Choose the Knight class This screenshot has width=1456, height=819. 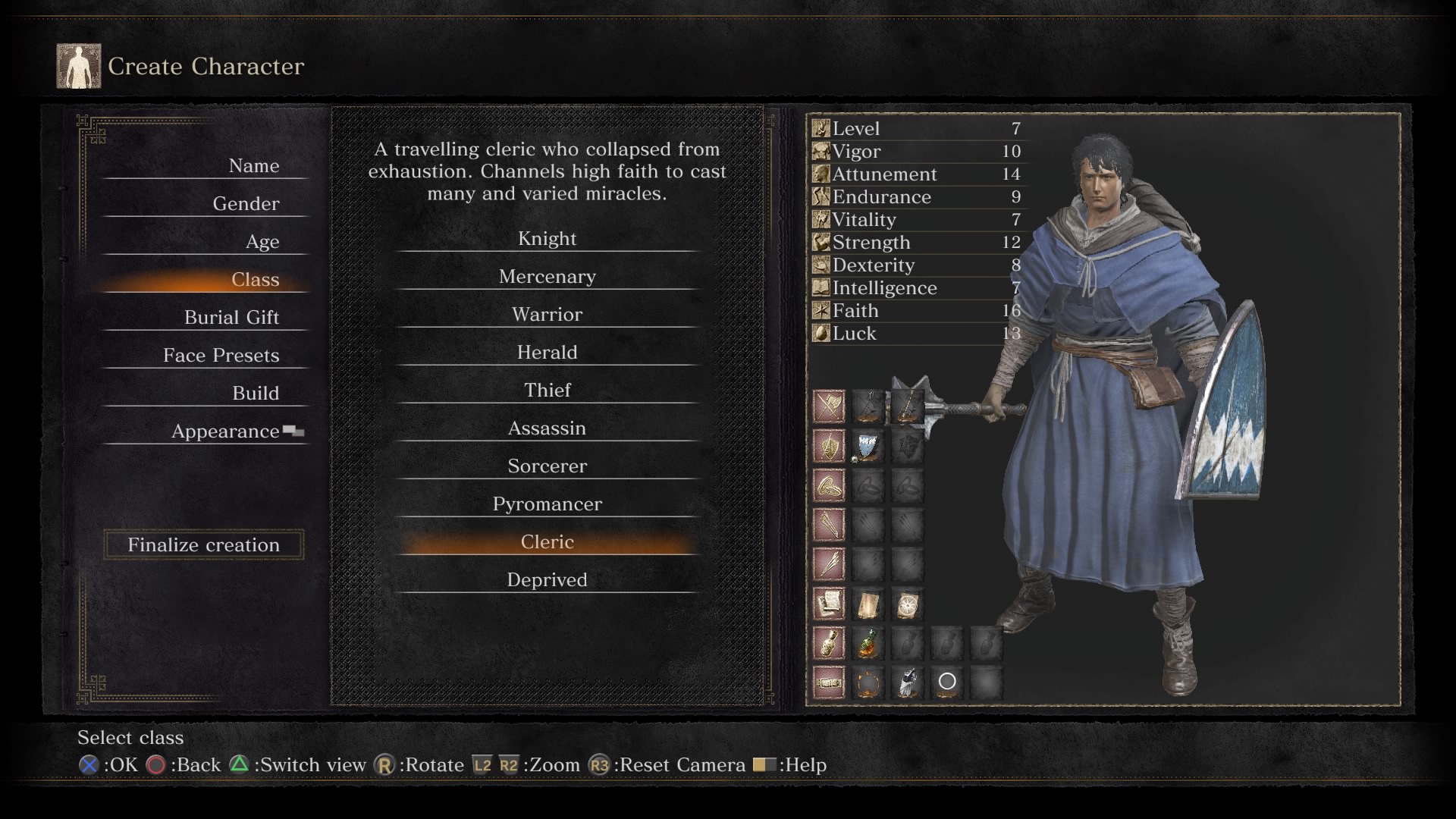tap(547, 239)
